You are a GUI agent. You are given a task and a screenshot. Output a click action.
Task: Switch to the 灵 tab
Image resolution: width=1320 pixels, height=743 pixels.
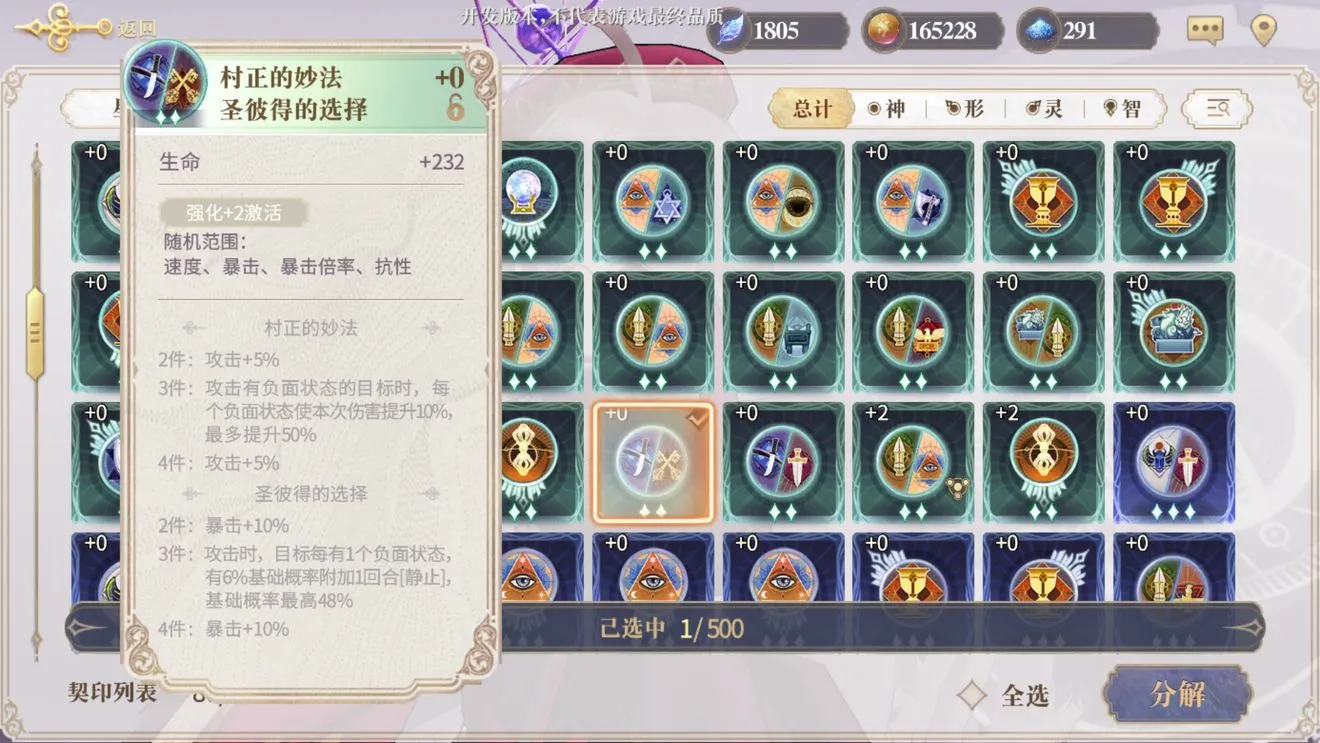[1043, 108]
